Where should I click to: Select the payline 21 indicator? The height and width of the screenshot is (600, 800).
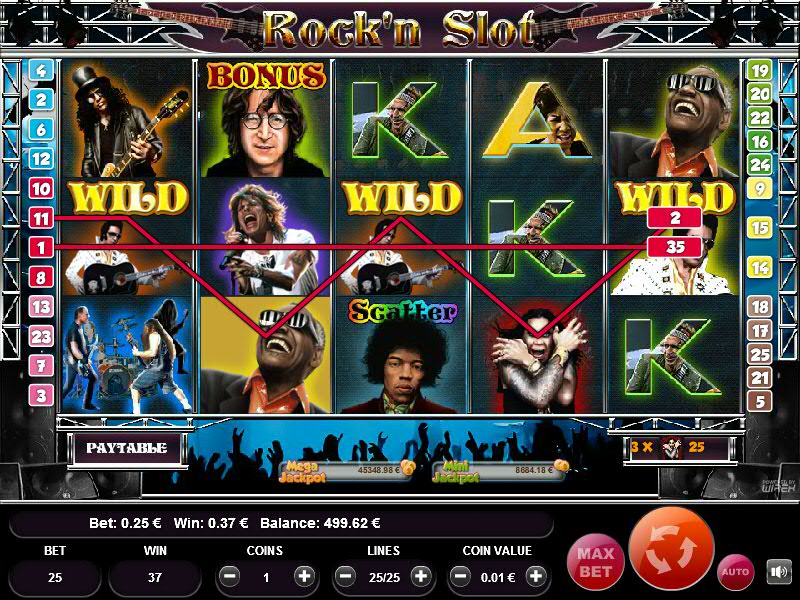(x=759, y=377)
